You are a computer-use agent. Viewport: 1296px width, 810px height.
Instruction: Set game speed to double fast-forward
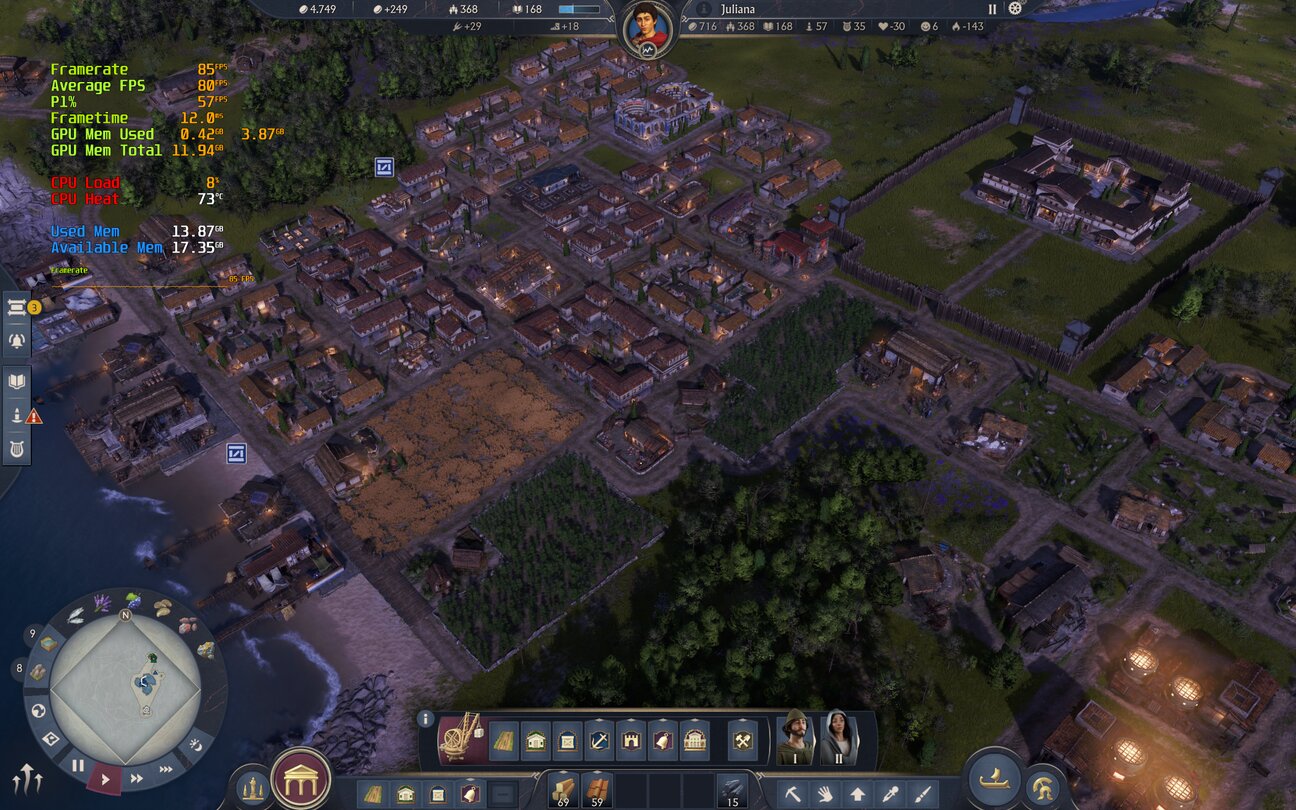(x=137, y=778)
